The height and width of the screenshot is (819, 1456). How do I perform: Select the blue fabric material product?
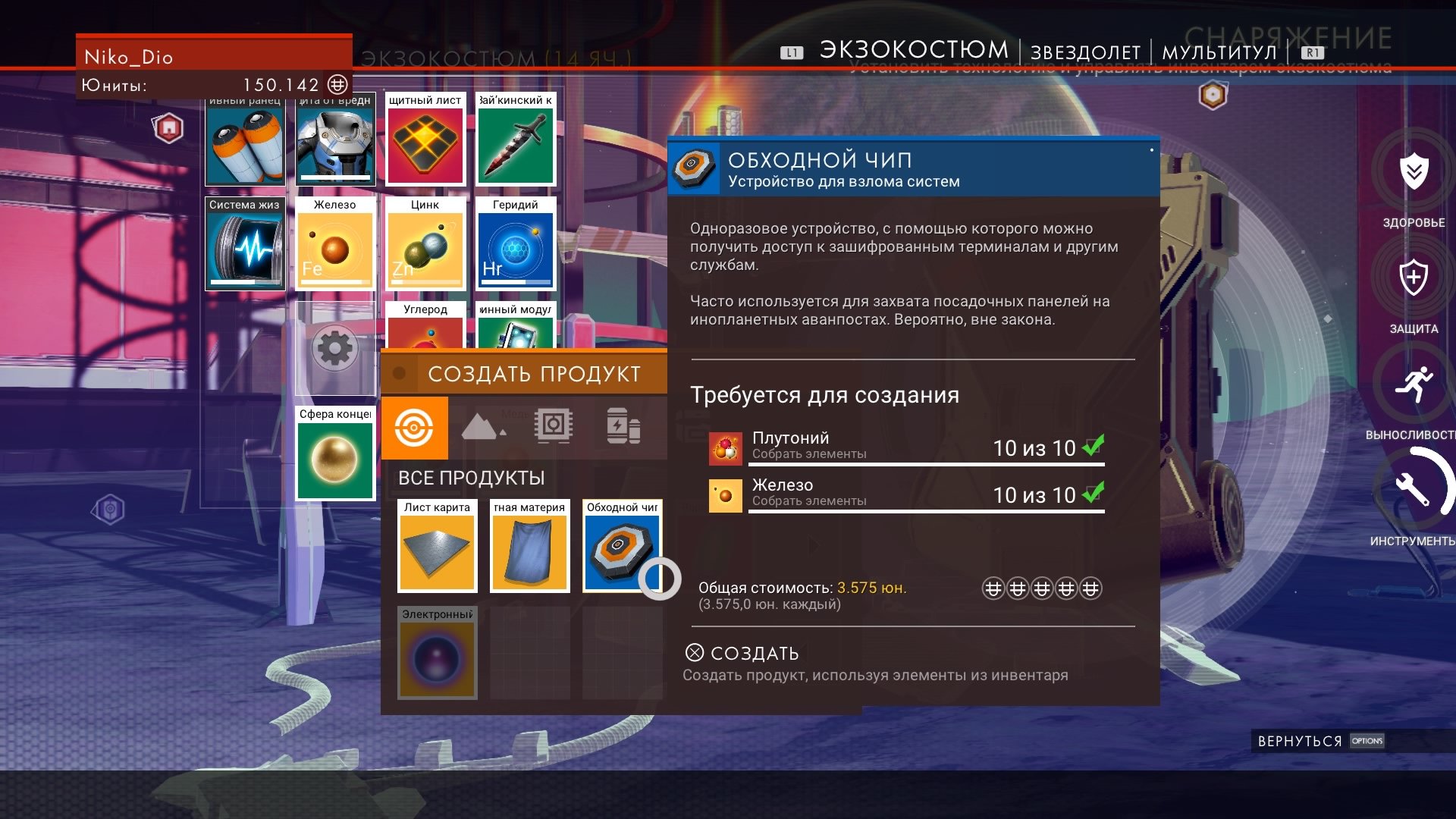[x=530, y=546]
